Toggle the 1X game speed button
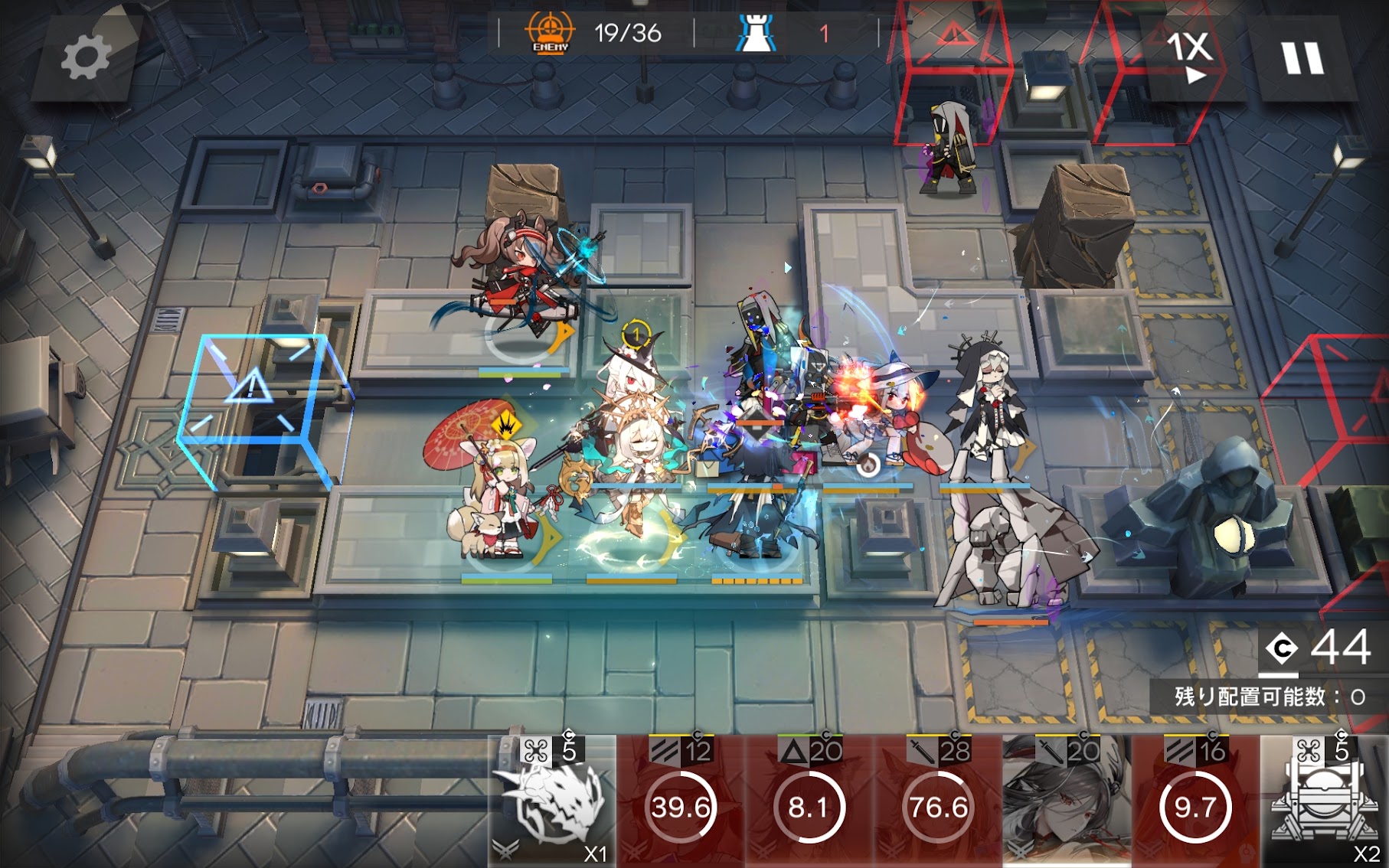 click(x=1189, y=55)
